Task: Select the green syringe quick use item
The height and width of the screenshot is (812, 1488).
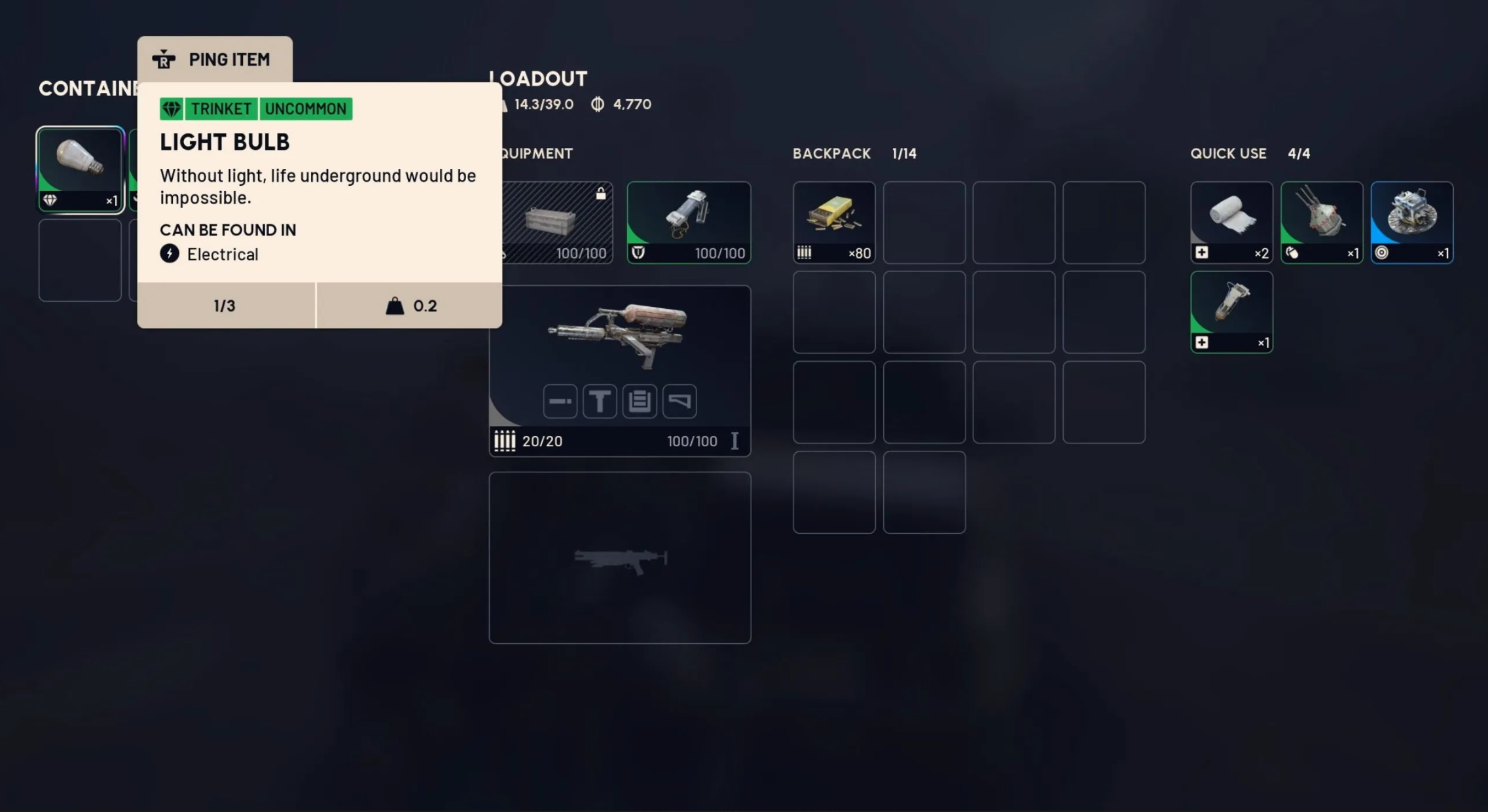Action: 1231,312
